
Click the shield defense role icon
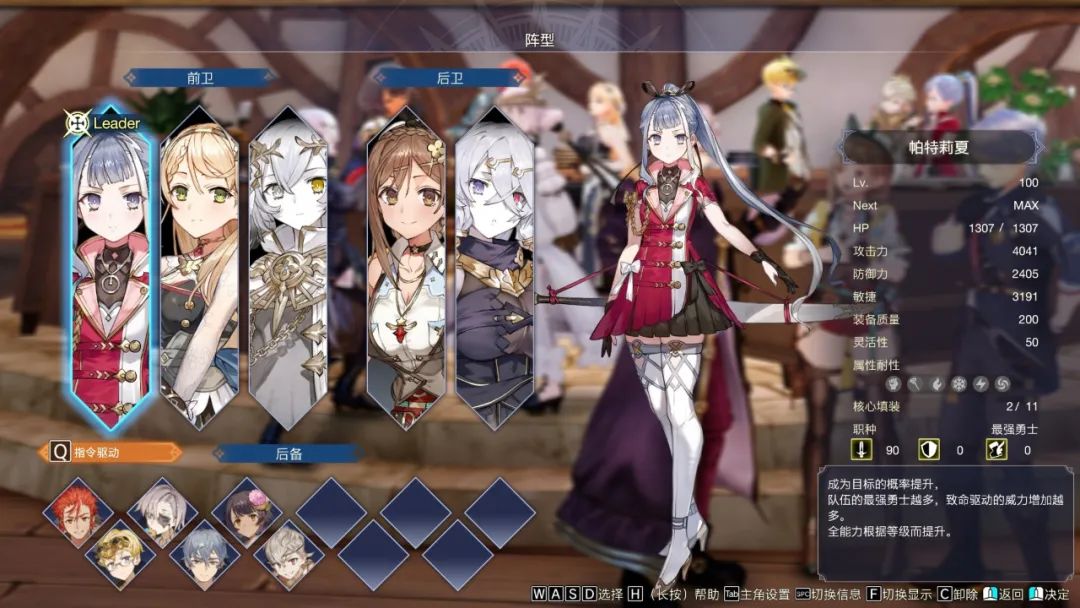point(928,450)
